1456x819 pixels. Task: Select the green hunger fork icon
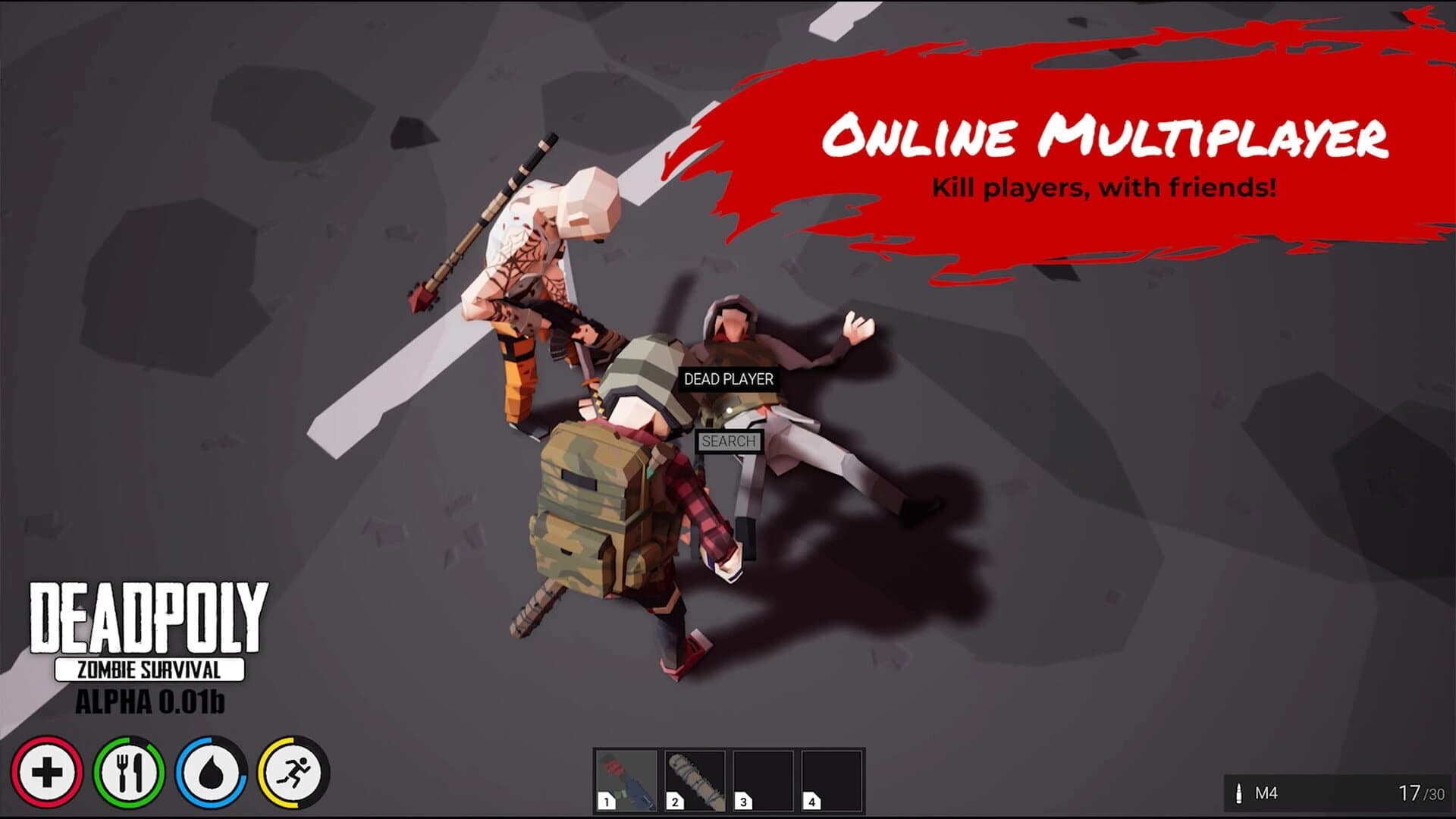(130, 772)
